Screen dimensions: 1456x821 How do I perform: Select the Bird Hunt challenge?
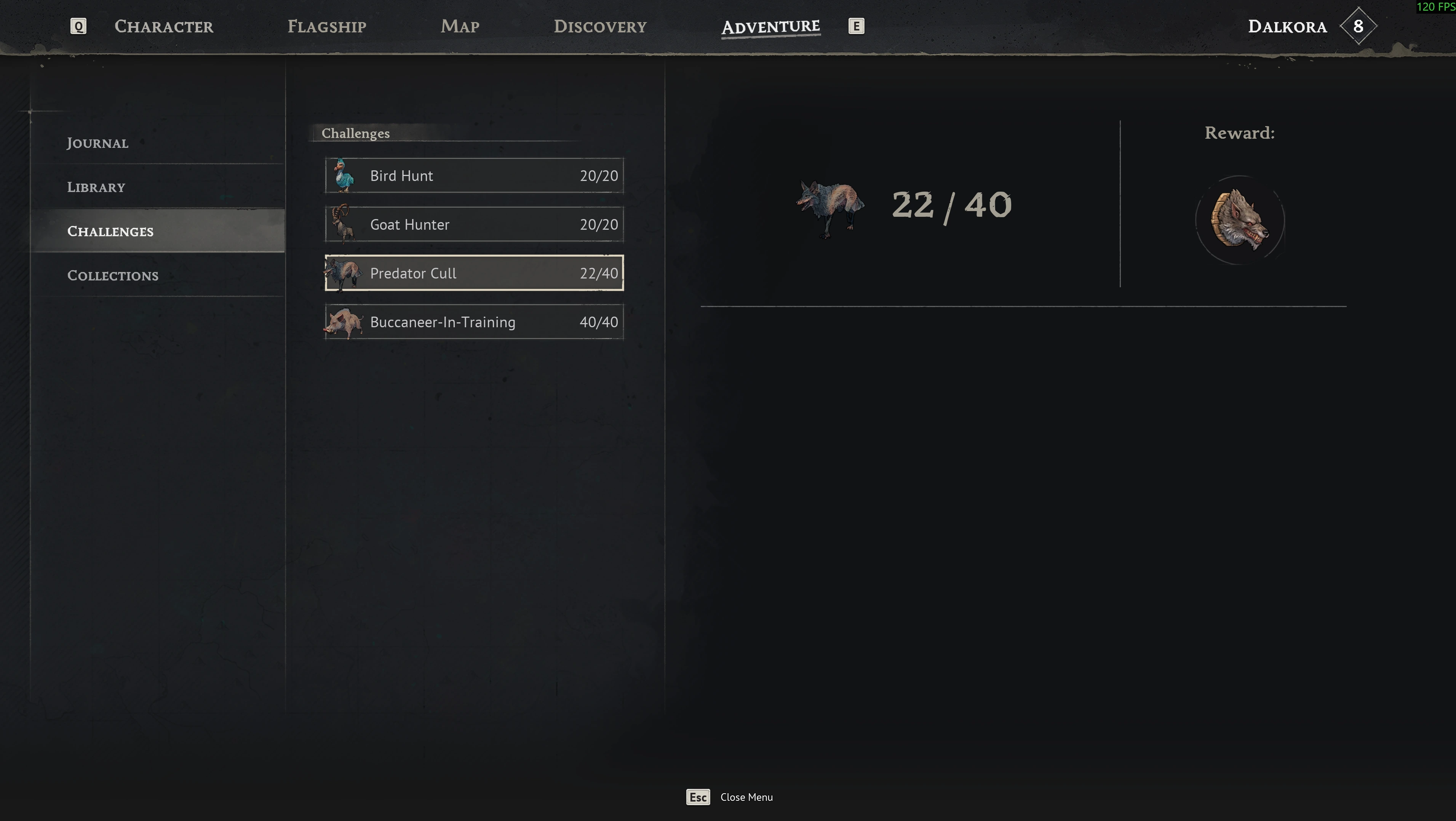coord(474,176)
